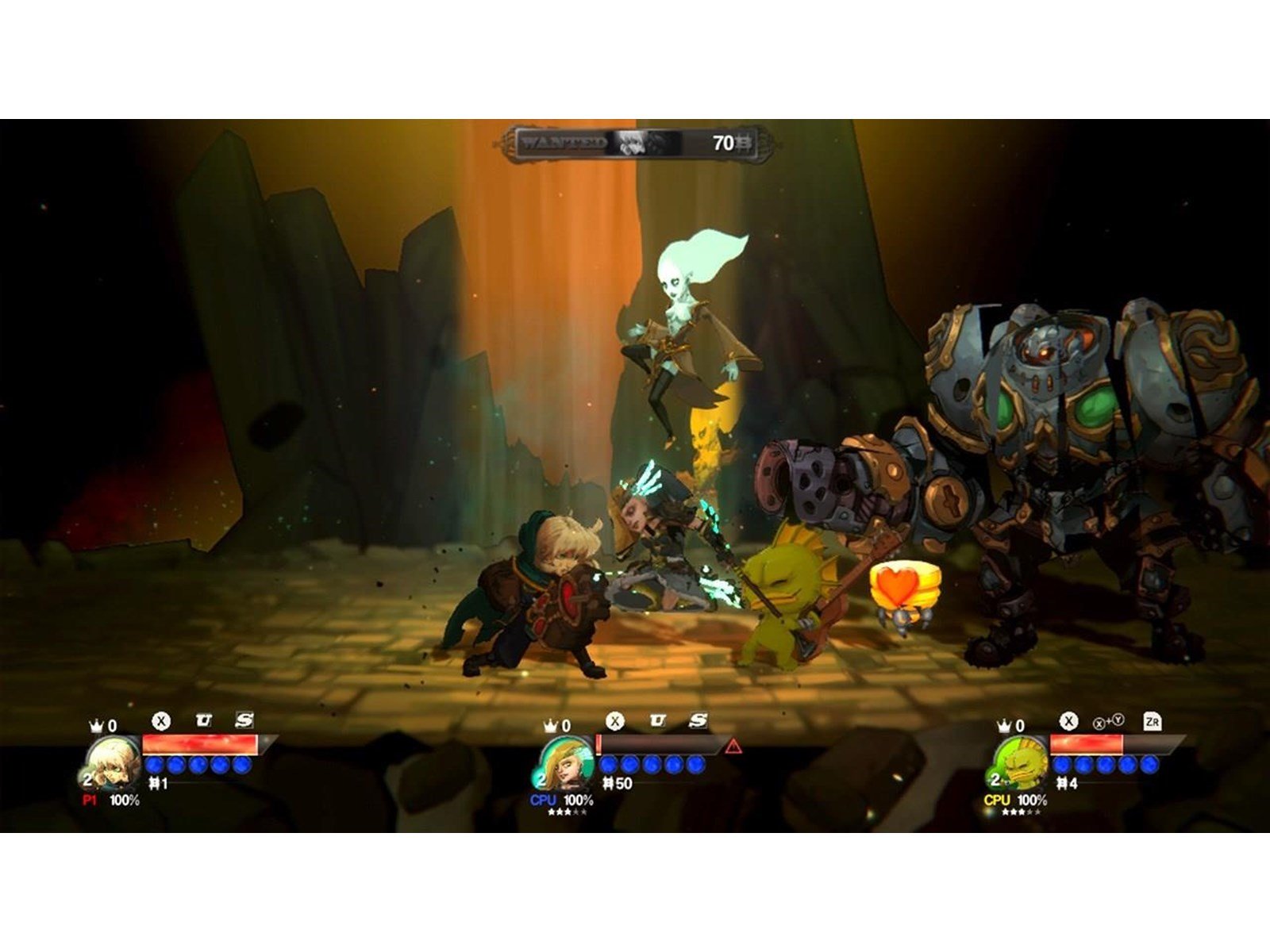1270x952 pixels.
Task: Click the skull portrait inside the WANTED banner
Action: pos(632,144)
